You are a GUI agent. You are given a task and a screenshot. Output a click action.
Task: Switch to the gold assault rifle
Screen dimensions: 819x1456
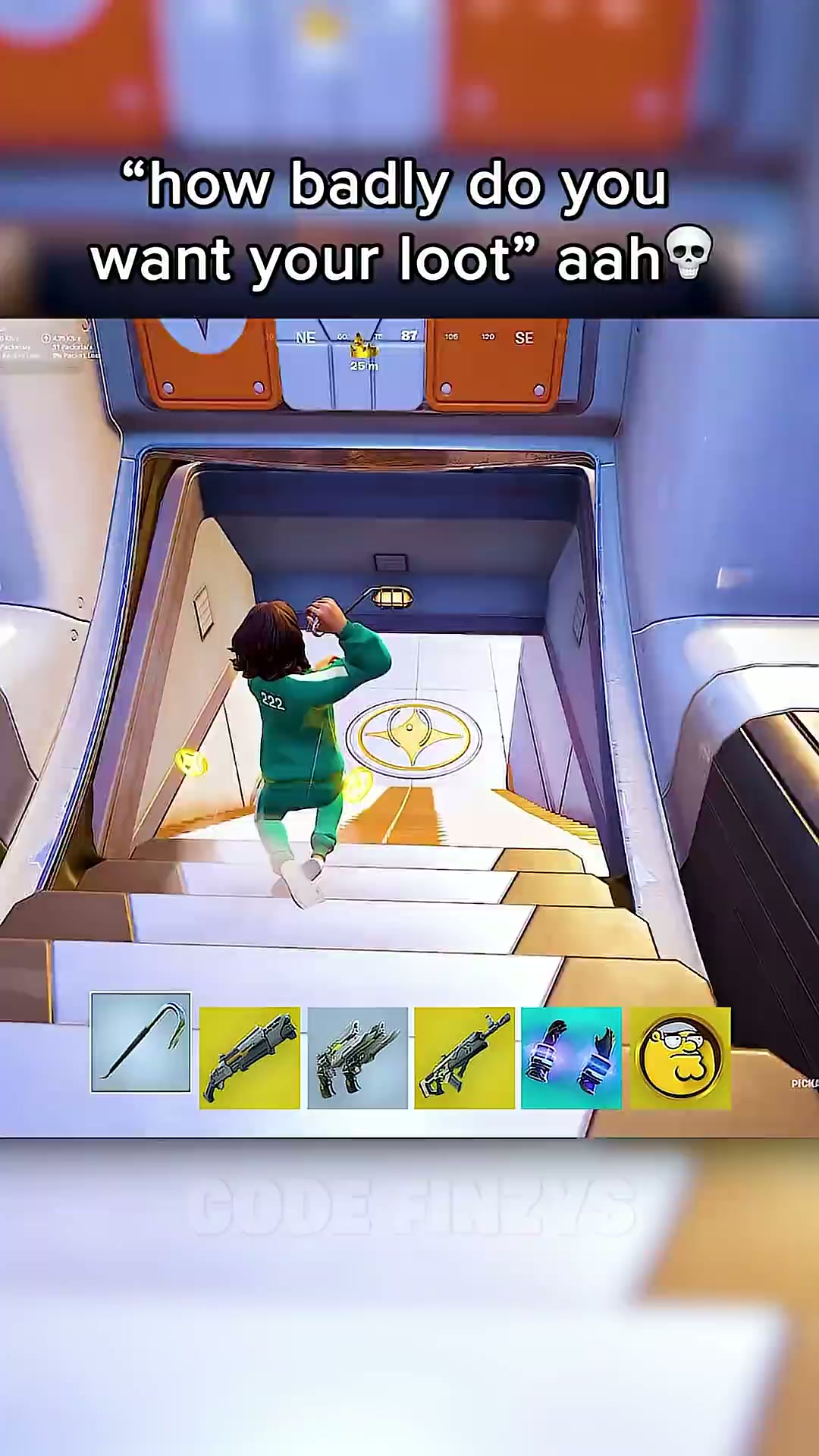[464, 1058]
